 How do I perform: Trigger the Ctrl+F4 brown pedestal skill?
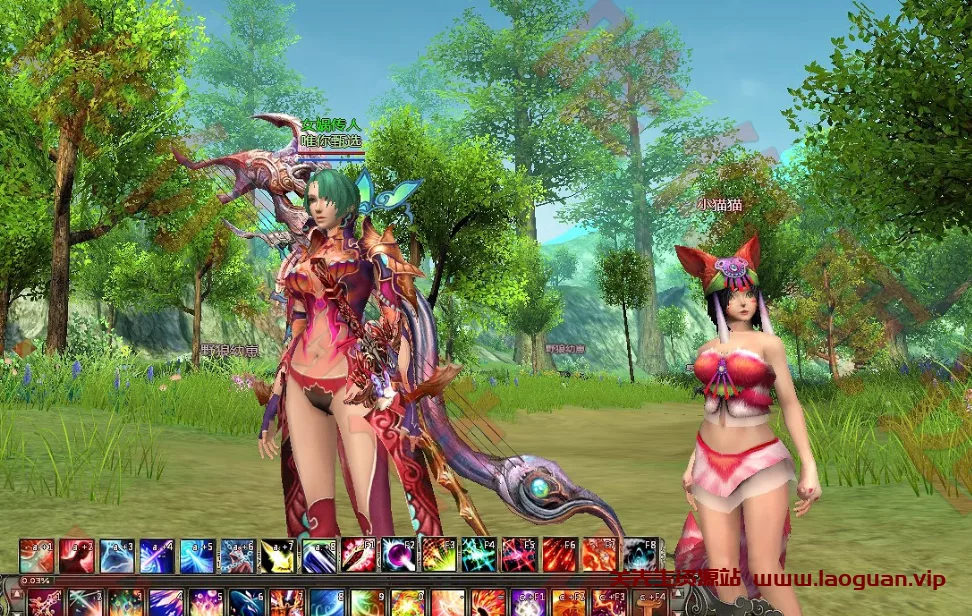(650, 603)
